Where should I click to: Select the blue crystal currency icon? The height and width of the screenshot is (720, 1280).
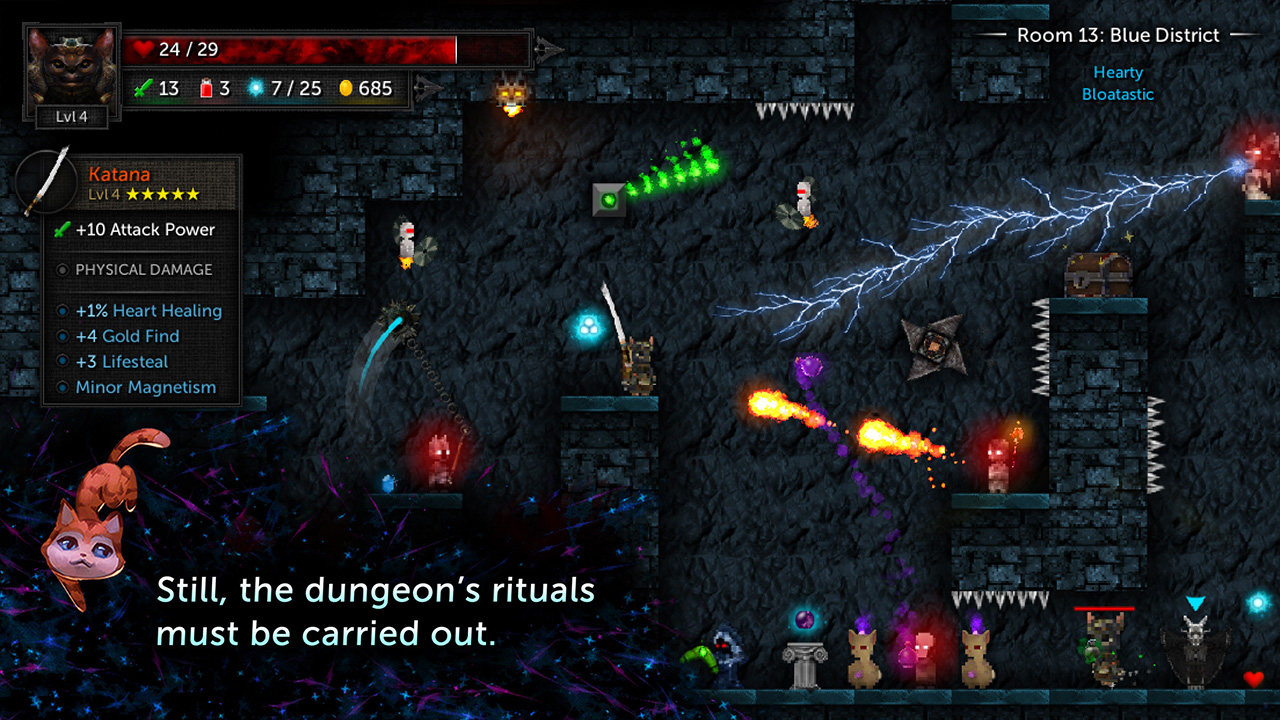coord(256,88)
